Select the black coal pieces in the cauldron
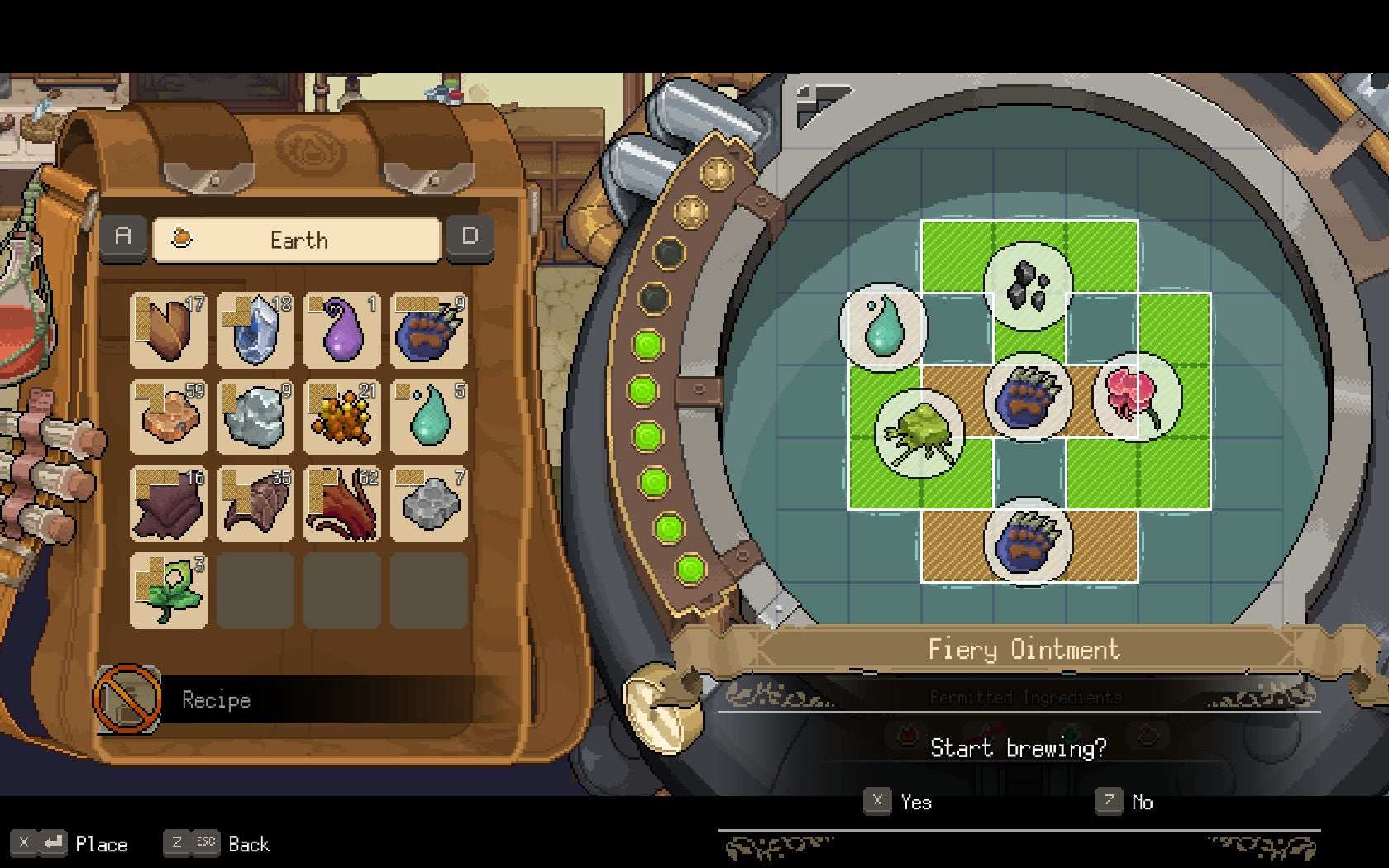Image resolution: width=1389 pixels, height=868 pixels. (x=1028, y=285)
